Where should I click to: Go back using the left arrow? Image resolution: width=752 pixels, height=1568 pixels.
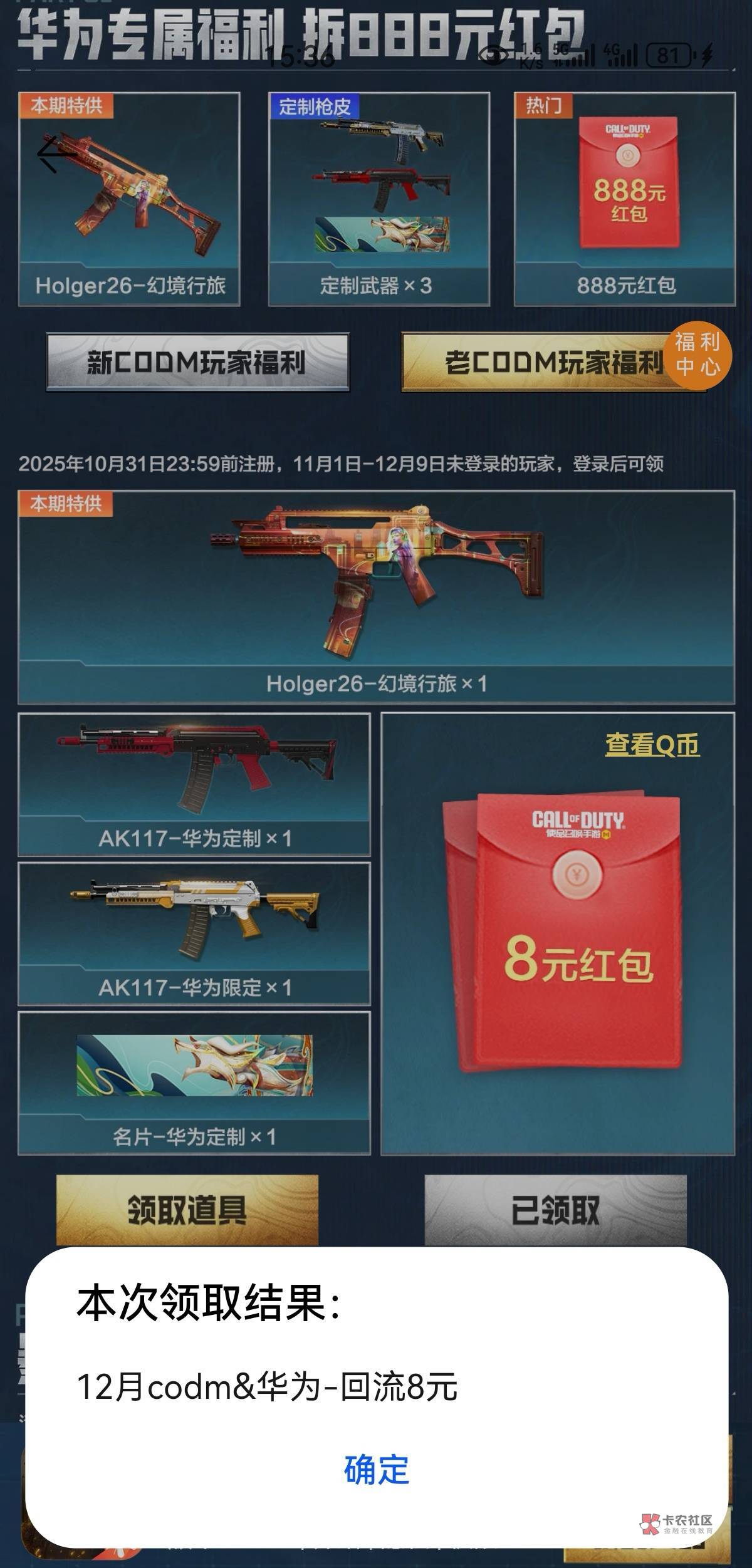55,154
